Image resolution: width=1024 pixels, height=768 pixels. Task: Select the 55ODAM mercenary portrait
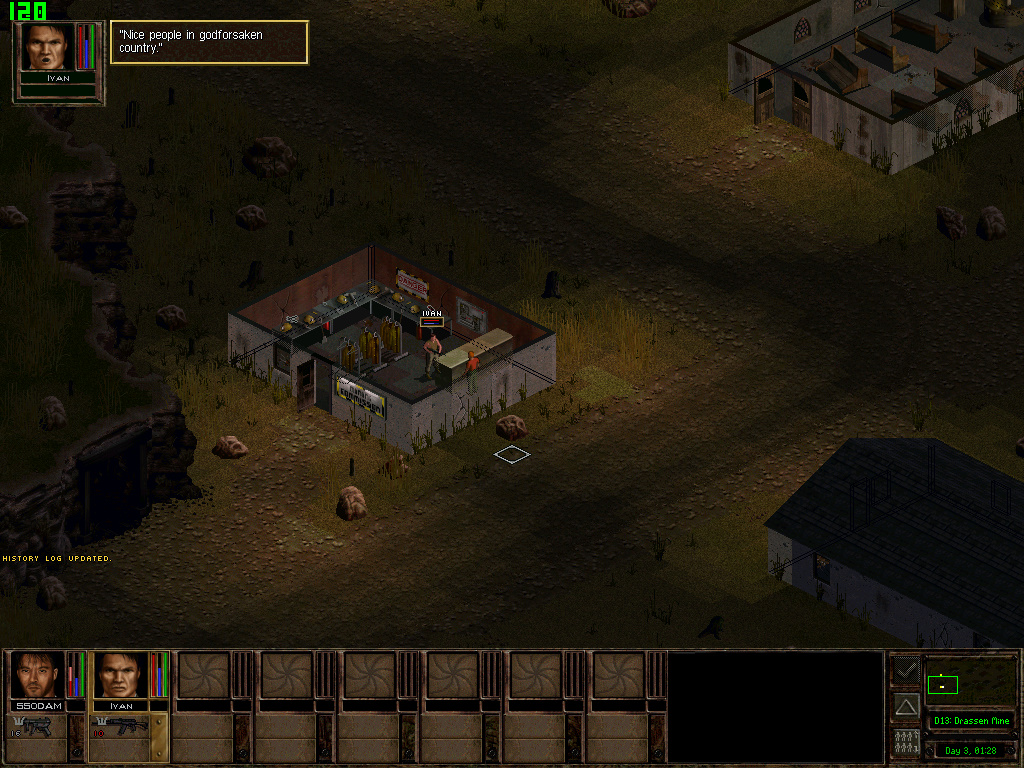(x=37, y=675)
